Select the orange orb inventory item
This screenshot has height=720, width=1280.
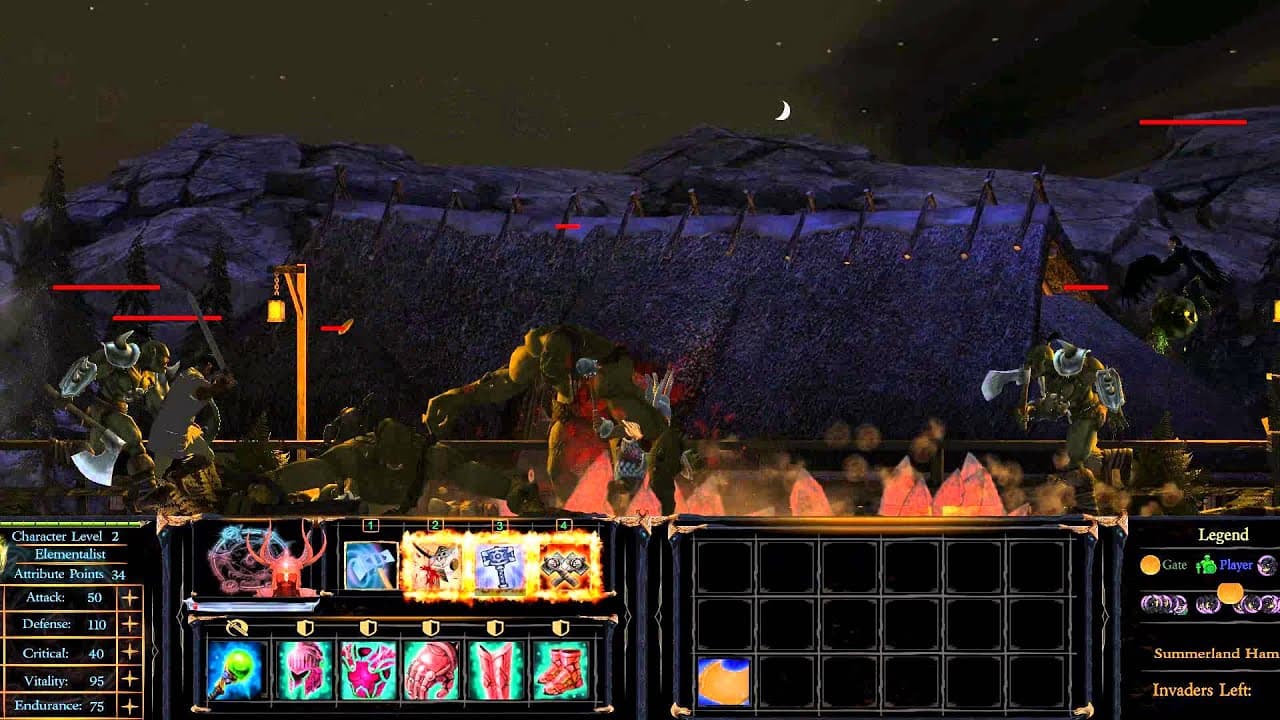click(723, 680)
